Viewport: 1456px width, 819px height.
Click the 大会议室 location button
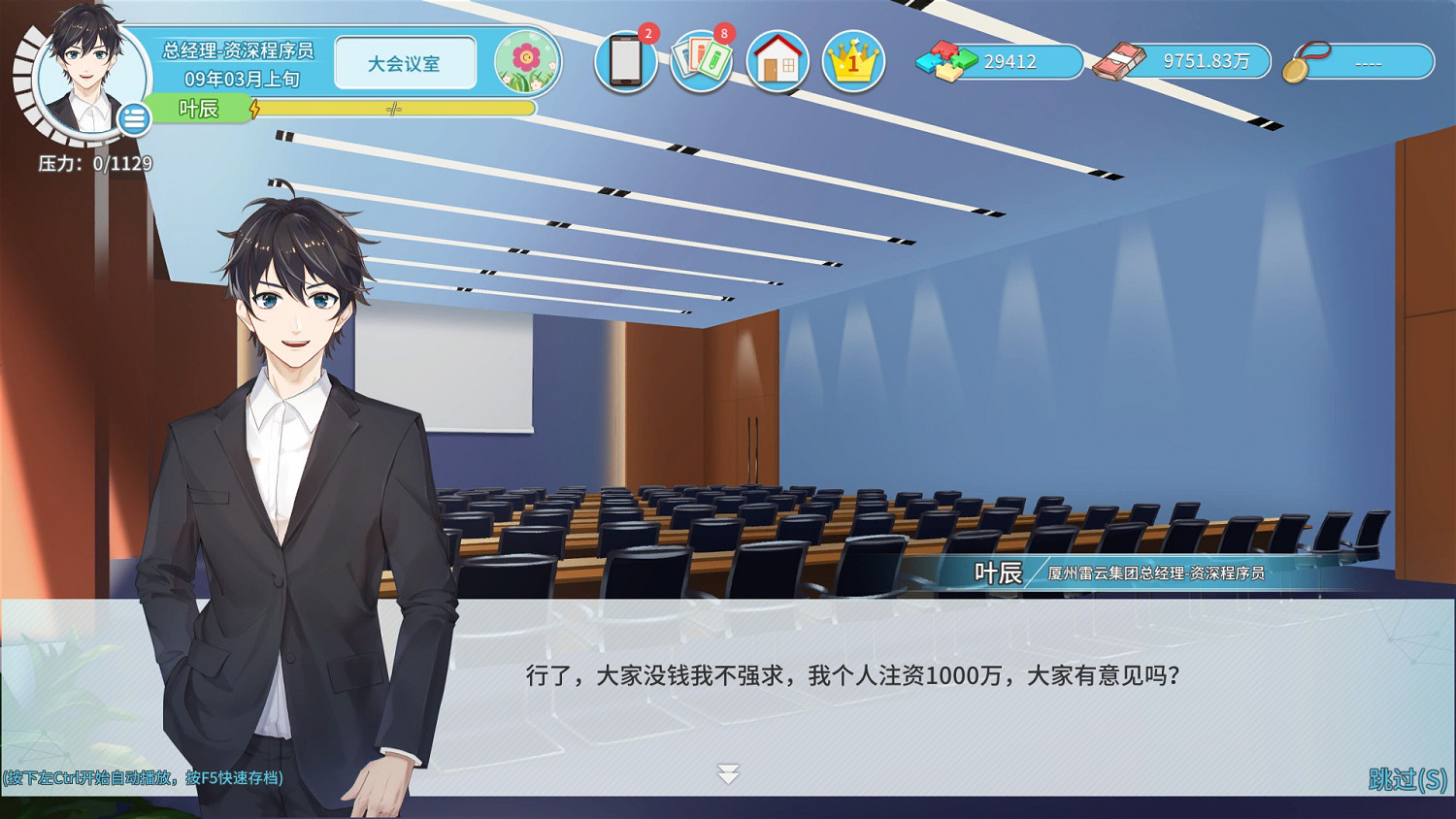click(x=405, y=62)
